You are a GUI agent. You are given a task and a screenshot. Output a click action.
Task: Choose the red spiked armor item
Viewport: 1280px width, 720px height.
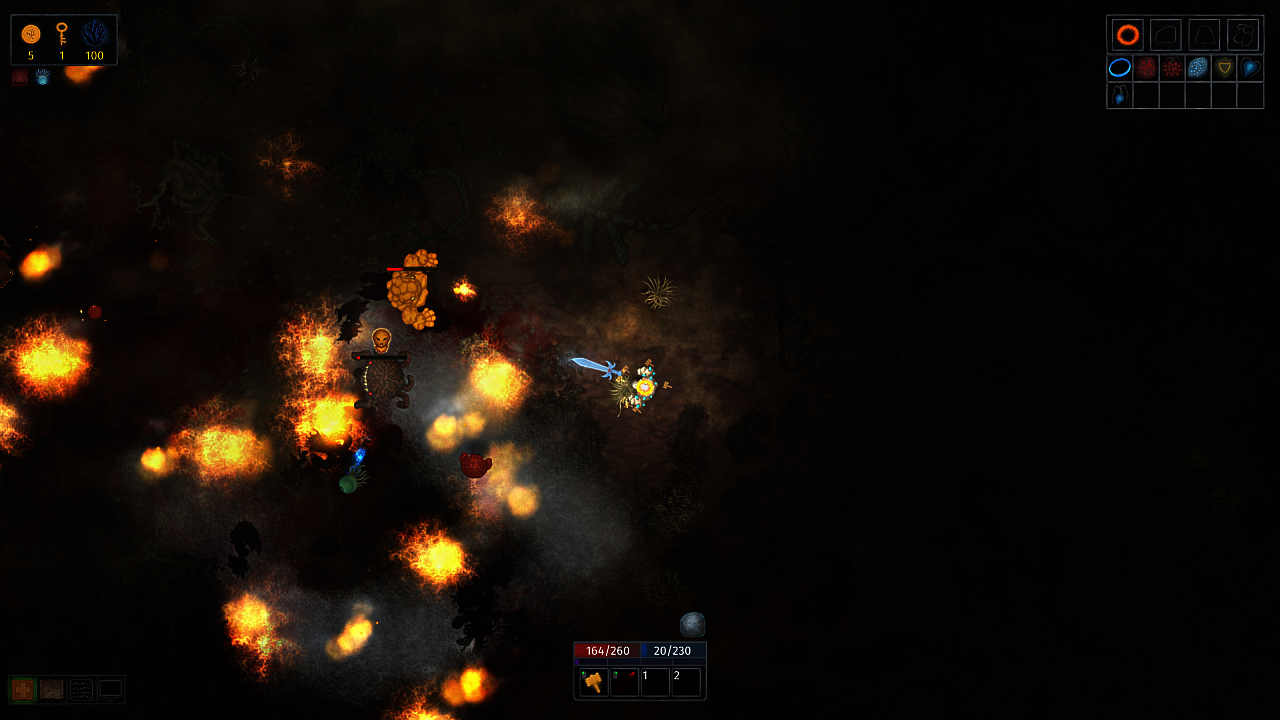tap(1172, 68)
